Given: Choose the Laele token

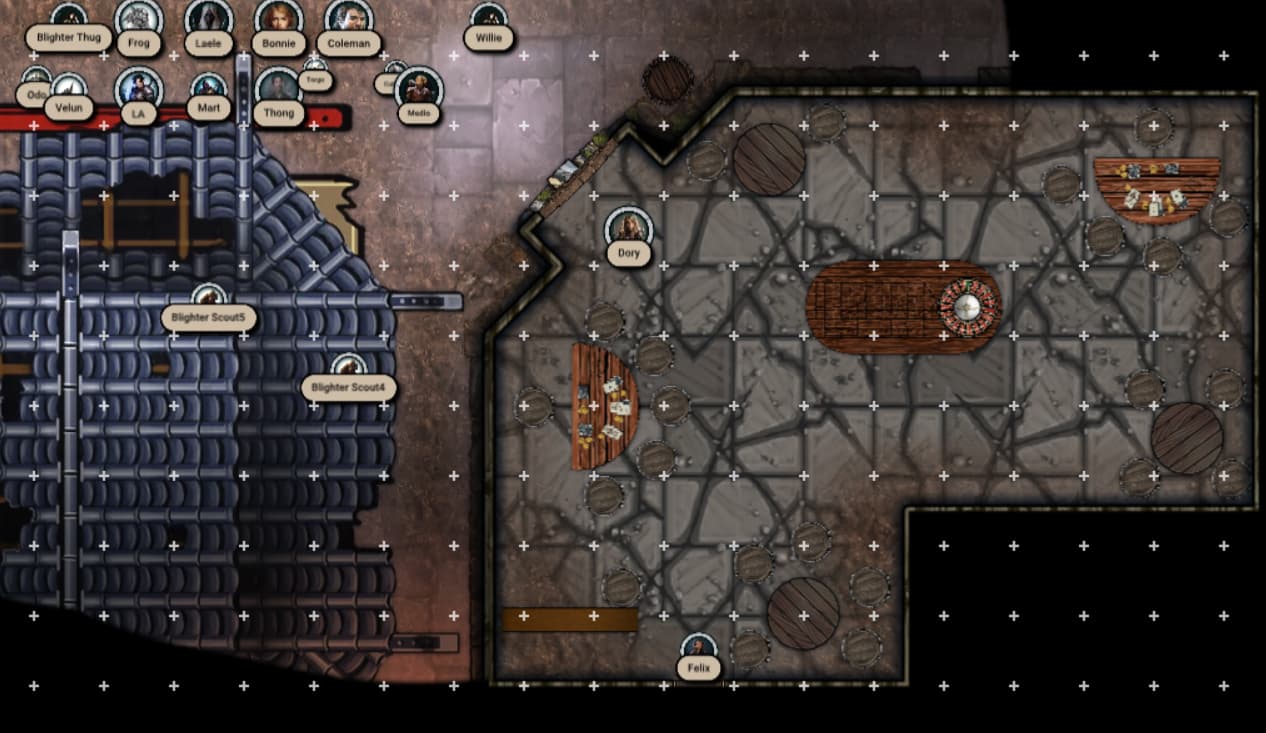Looking at the screenshot, I should [x=209, y=20].
